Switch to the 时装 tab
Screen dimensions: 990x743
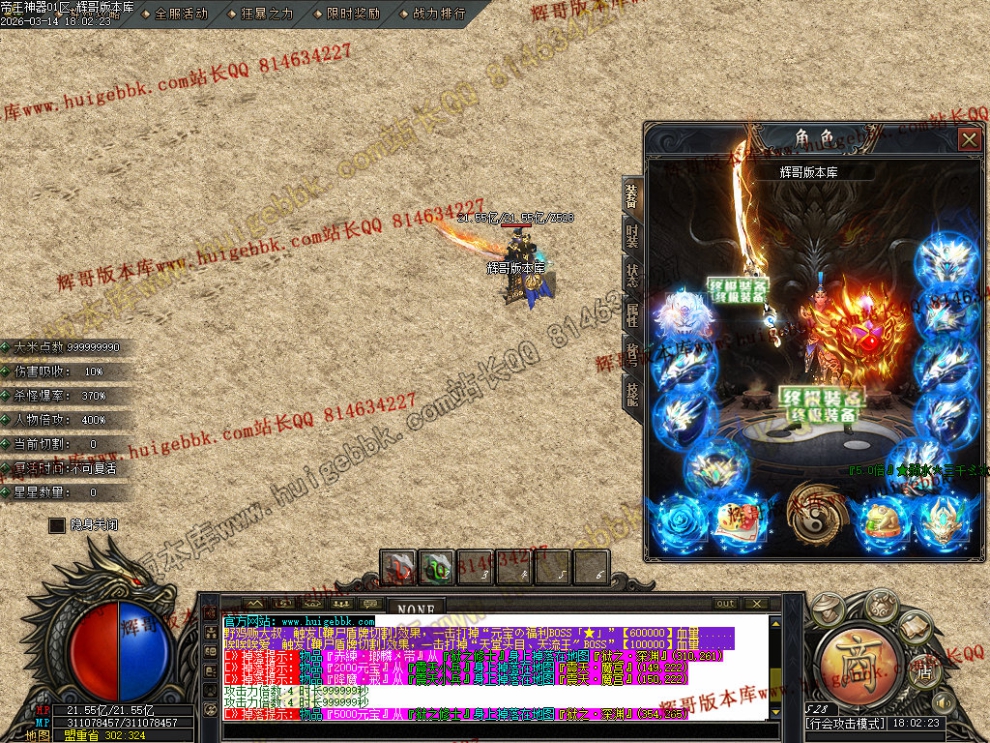click(632, 237)
